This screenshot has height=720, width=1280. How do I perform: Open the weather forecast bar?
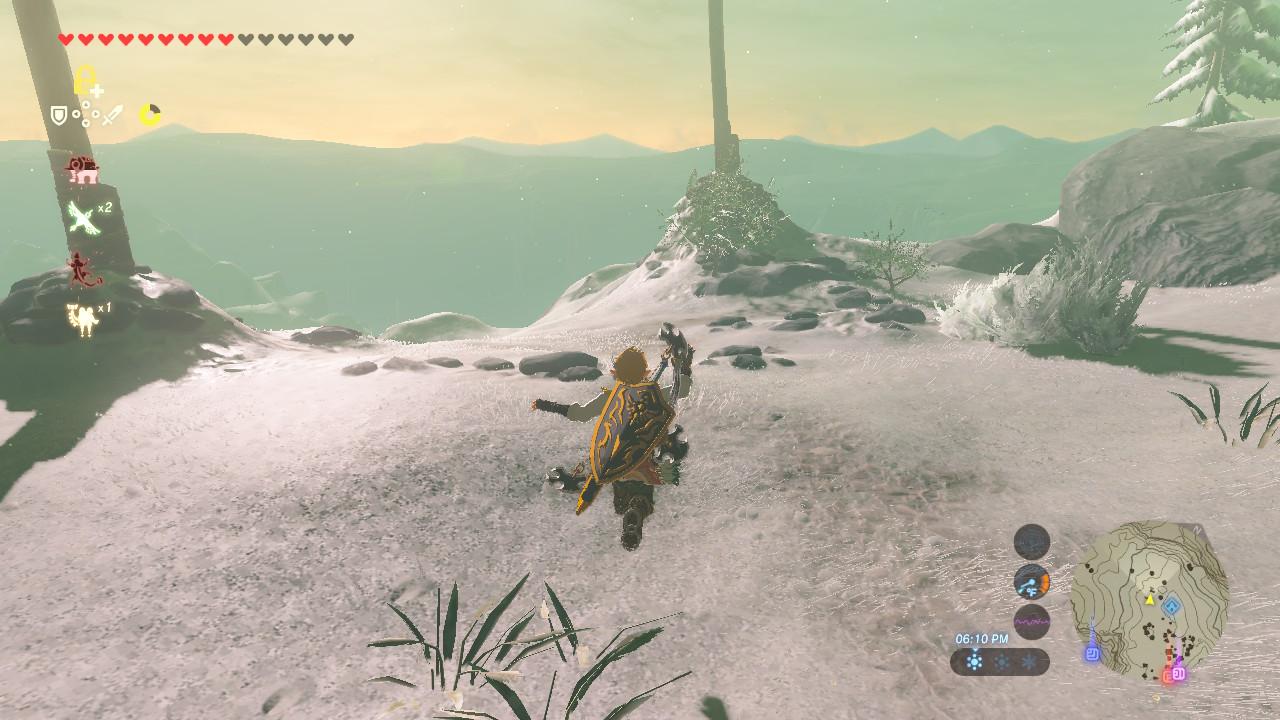[999, 661]
